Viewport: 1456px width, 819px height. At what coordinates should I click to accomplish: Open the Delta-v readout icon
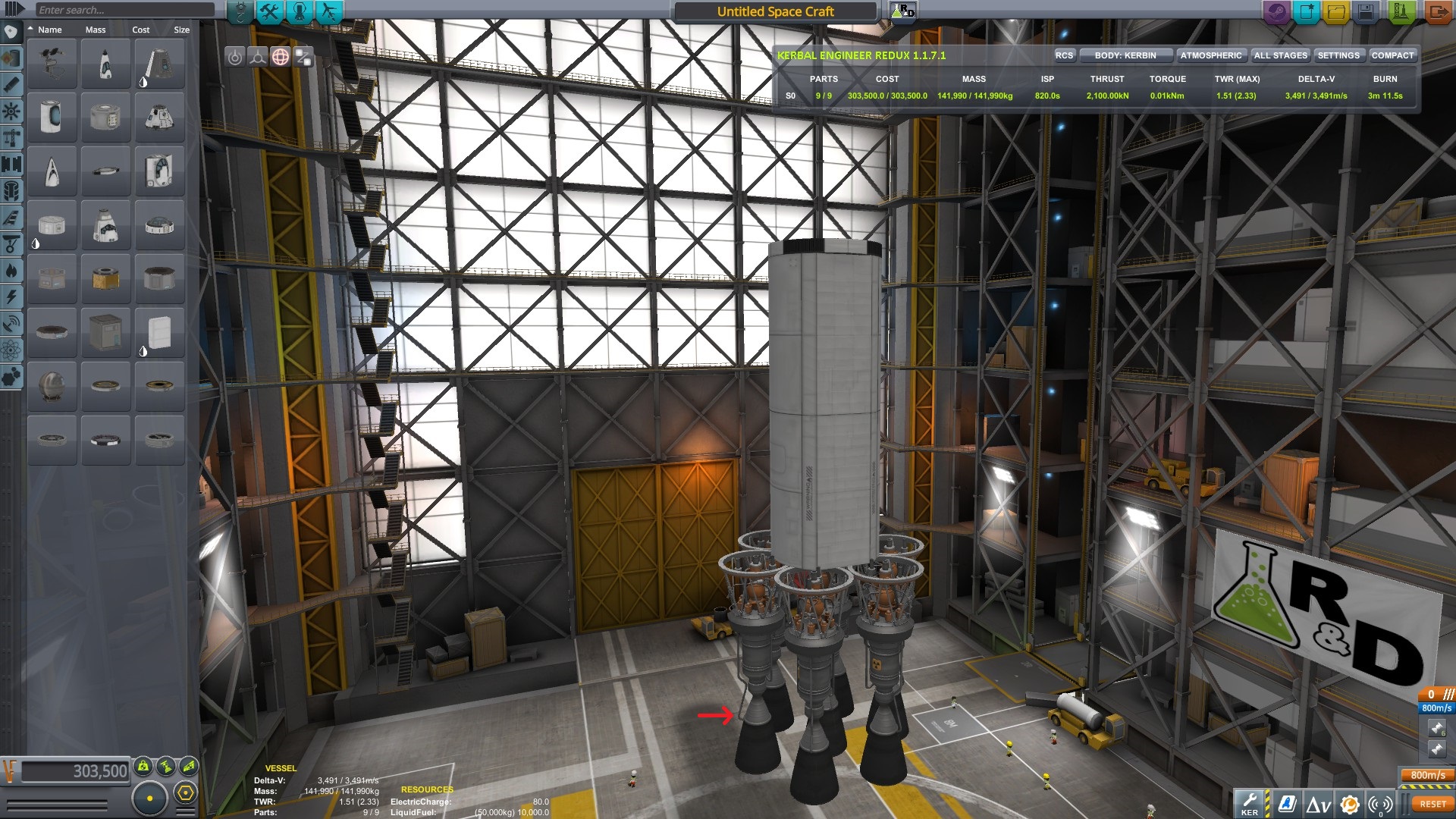pyautogui.click(x=1318, y=802)
